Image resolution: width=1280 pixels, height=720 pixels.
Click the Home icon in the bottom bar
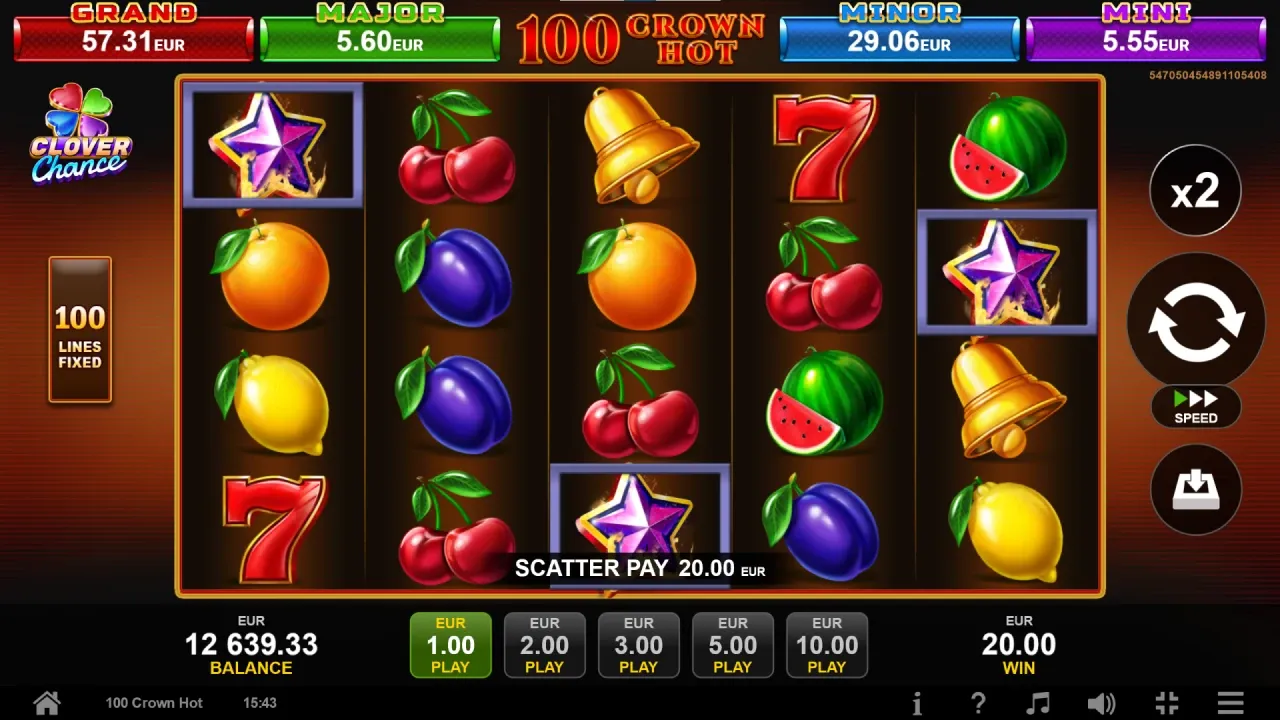point(46,702)
